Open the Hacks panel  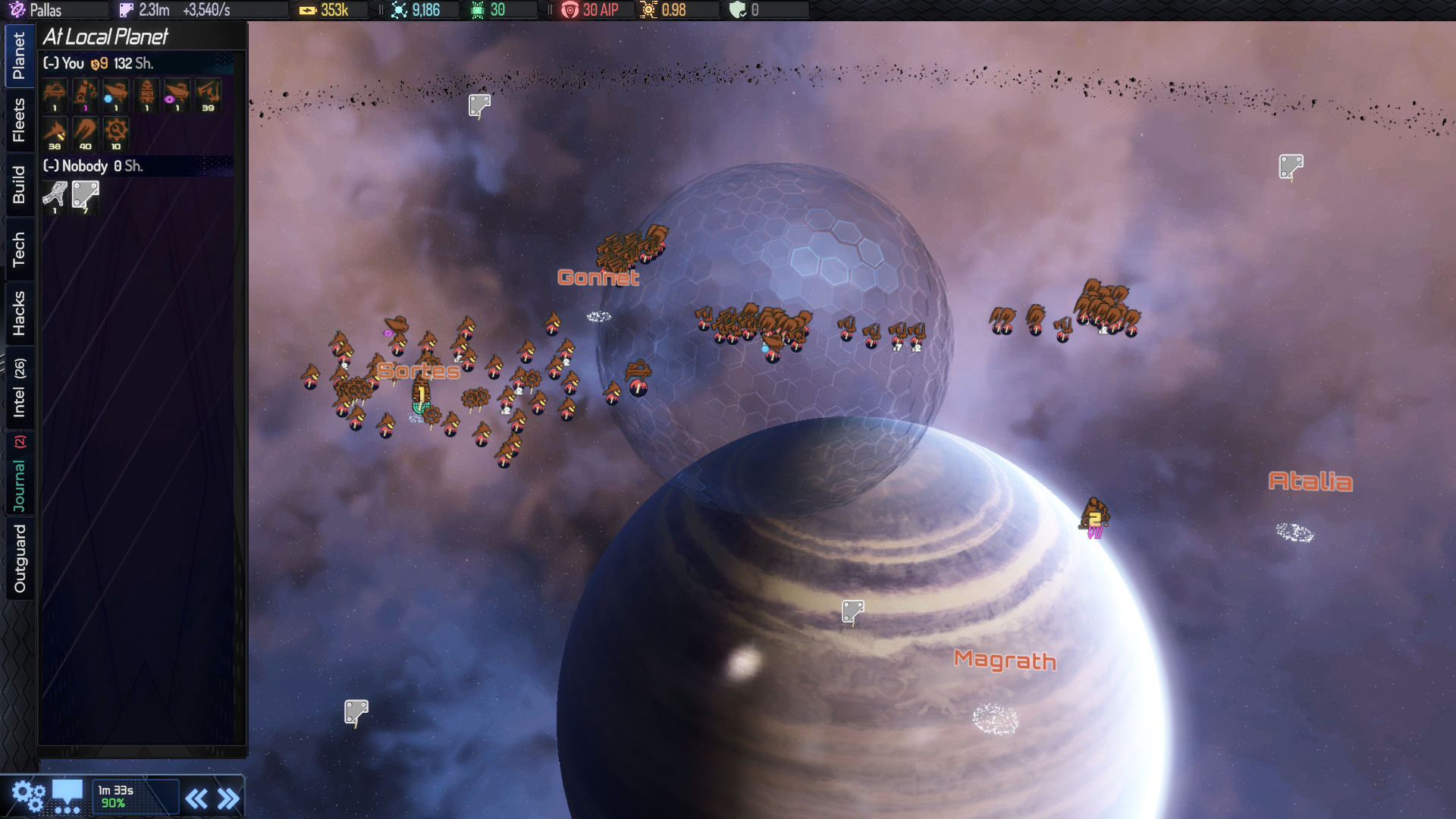19,312
